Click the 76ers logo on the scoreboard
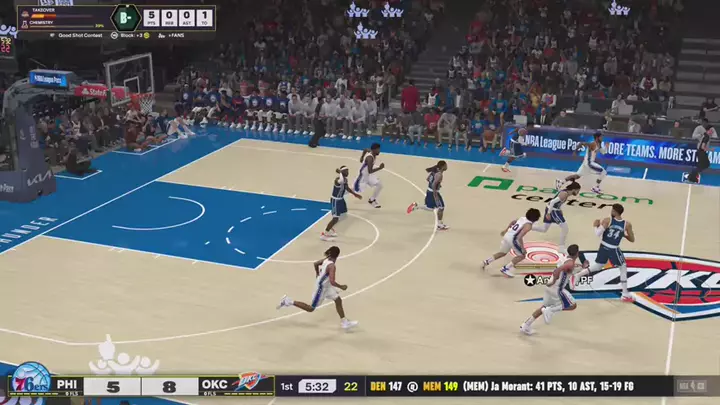720x405 pixels. 30,384
